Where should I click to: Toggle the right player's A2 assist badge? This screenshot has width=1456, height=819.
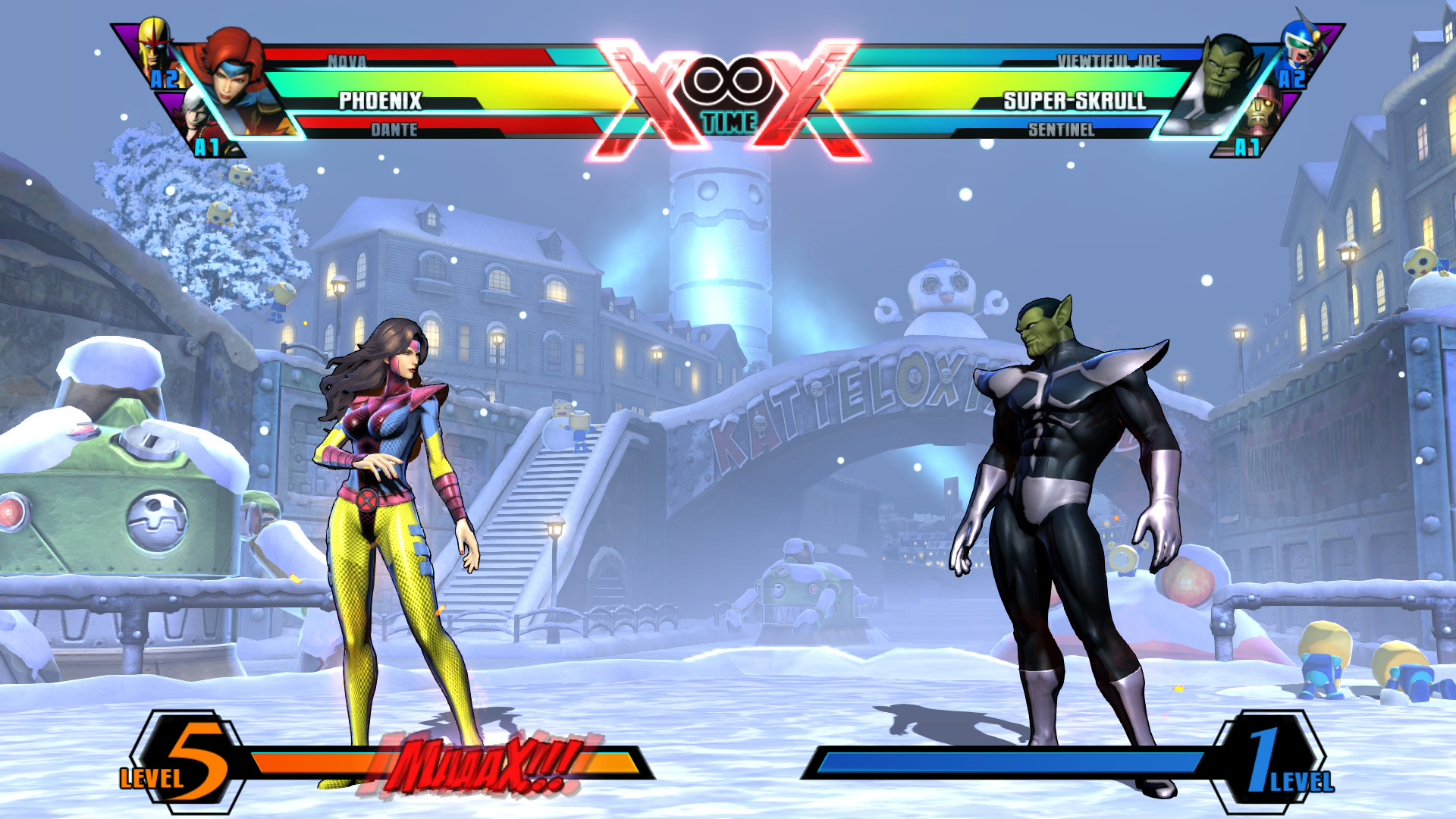point(1293,78)
